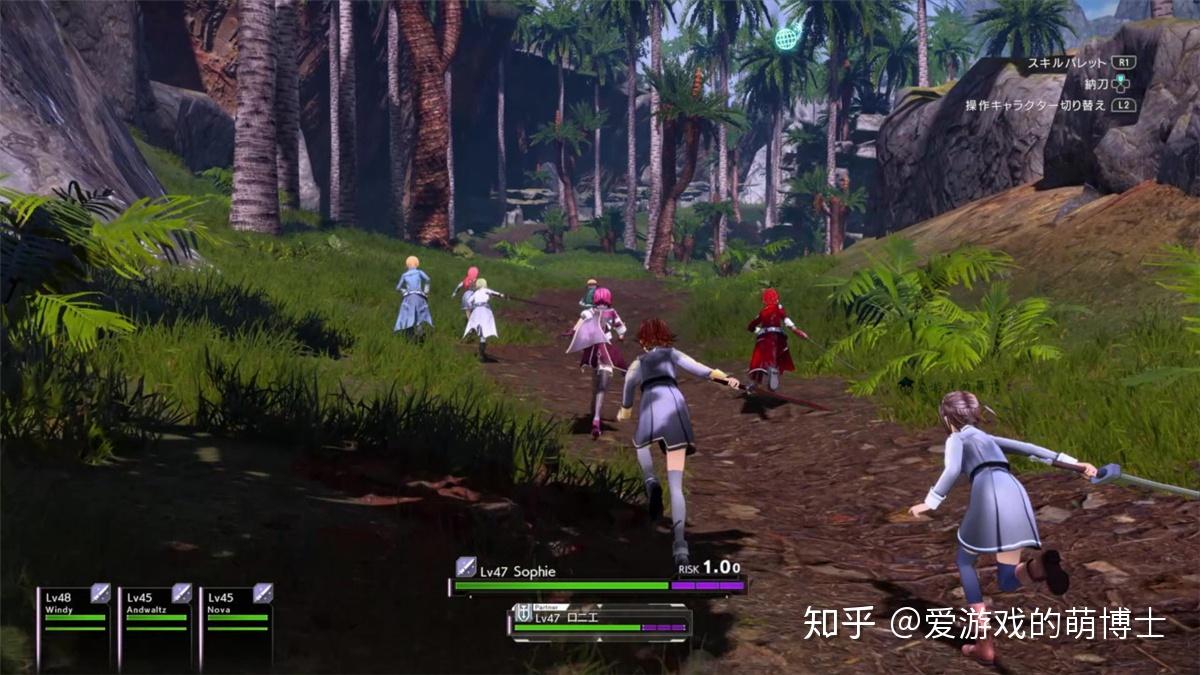
Task: Click the green globe marker icon
Action: [x=787, y=39]
